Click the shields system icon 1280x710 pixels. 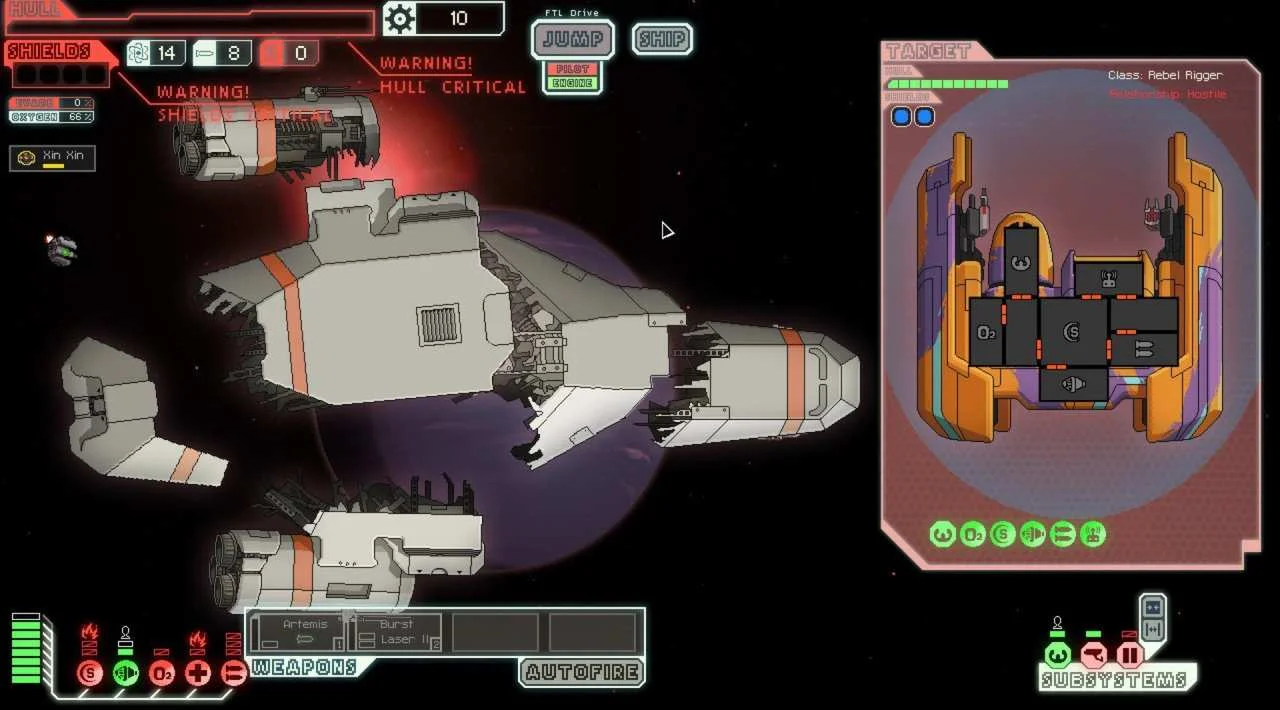click(90, 673)
